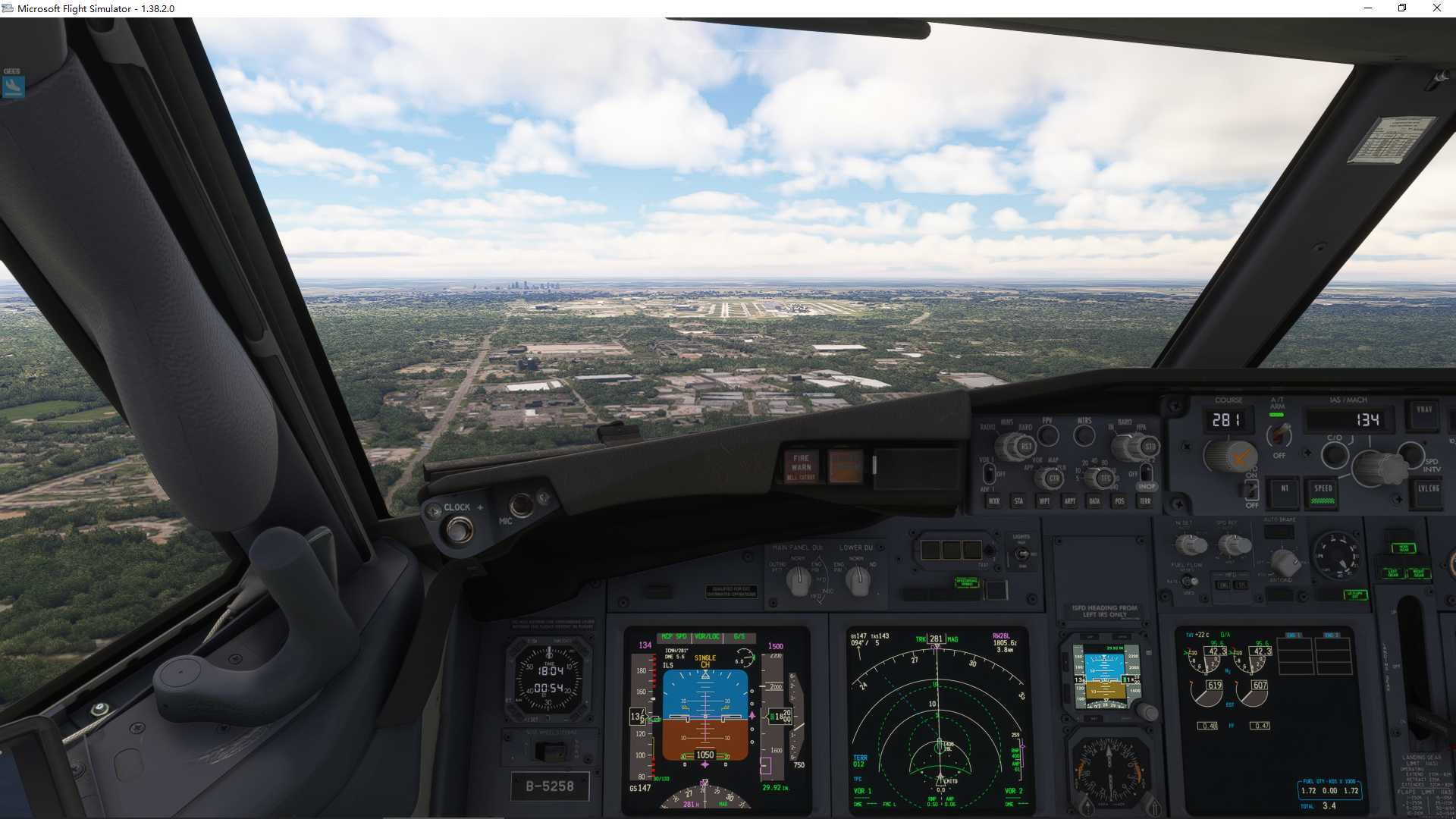Toggle the TERR terrain display button
The width and height of the screenshot is (1456, 819).
point(1145,501)
